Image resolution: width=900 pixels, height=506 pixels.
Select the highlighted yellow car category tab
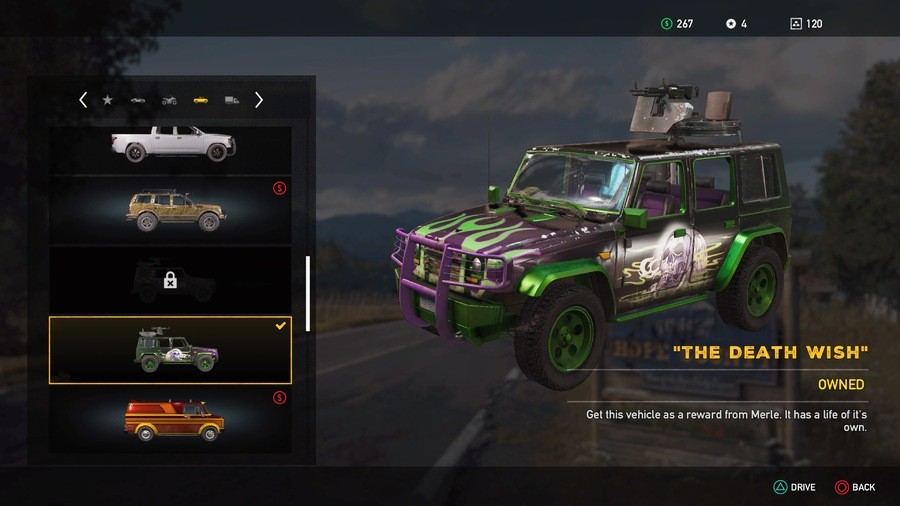[200, 100]
